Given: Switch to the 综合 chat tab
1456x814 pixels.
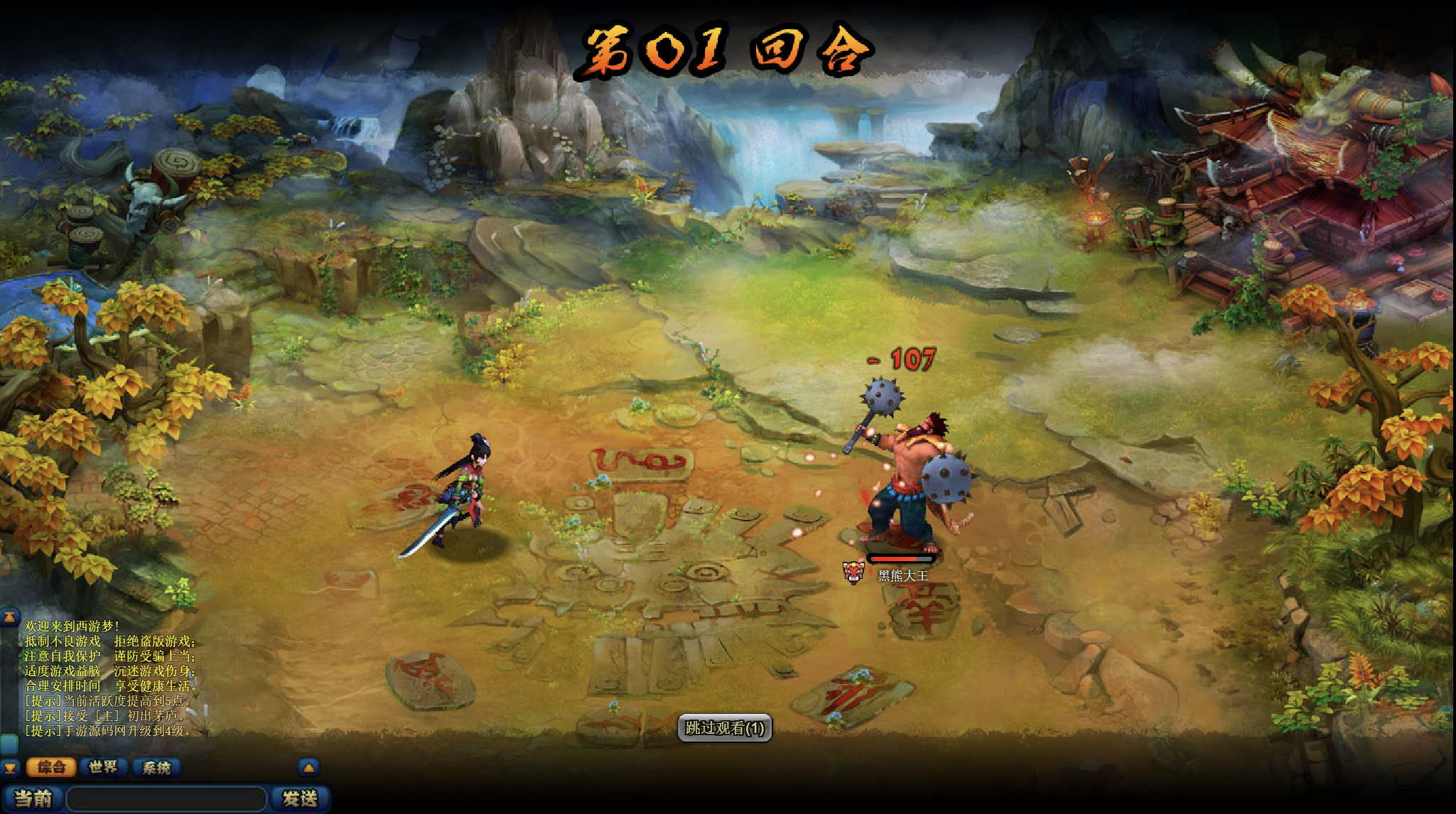Looking at the screenshot, I should [x=51, y=767].
